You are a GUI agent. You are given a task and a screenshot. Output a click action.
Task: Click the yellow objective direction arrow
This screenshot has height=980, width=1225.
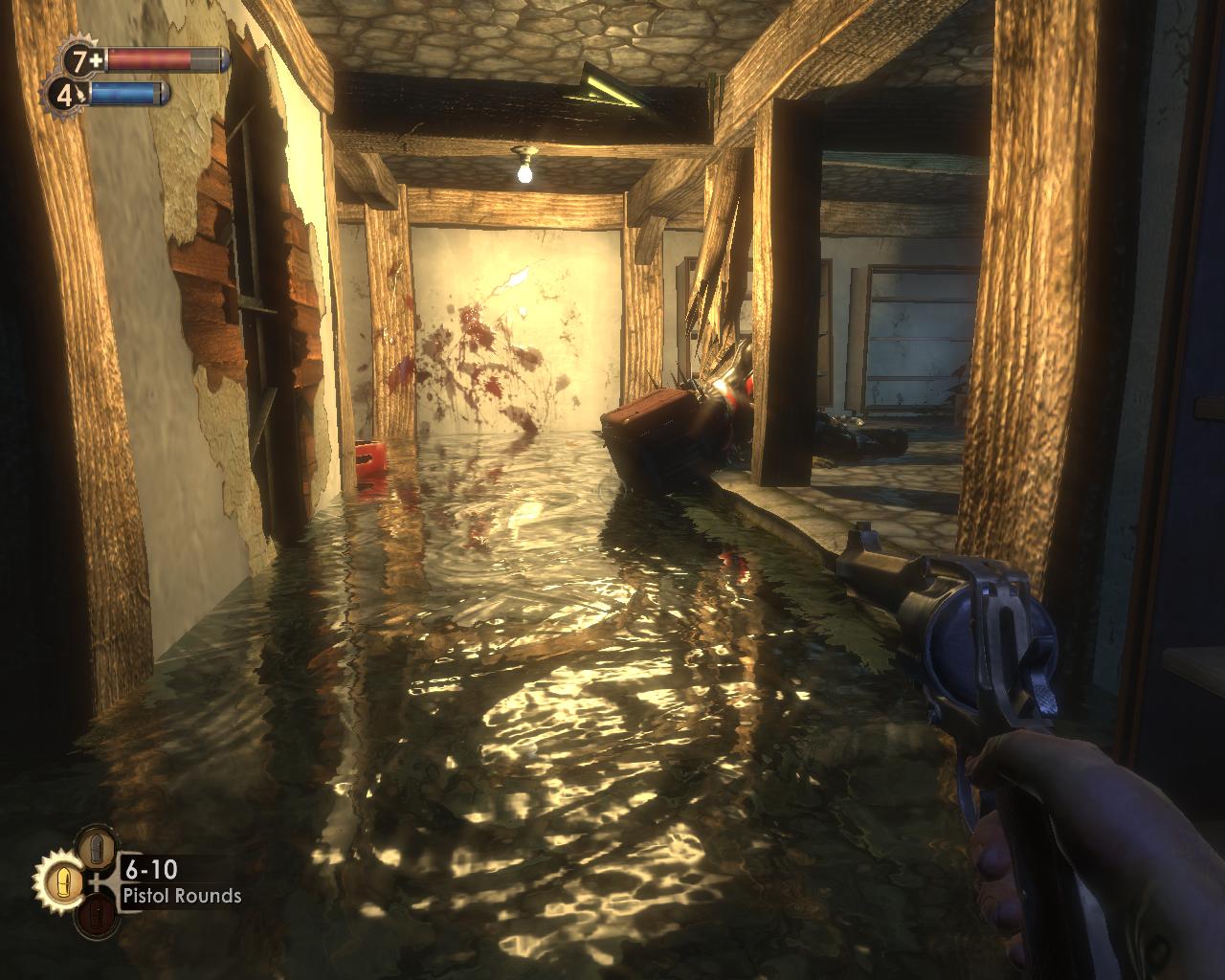click(x=605, y=88)
